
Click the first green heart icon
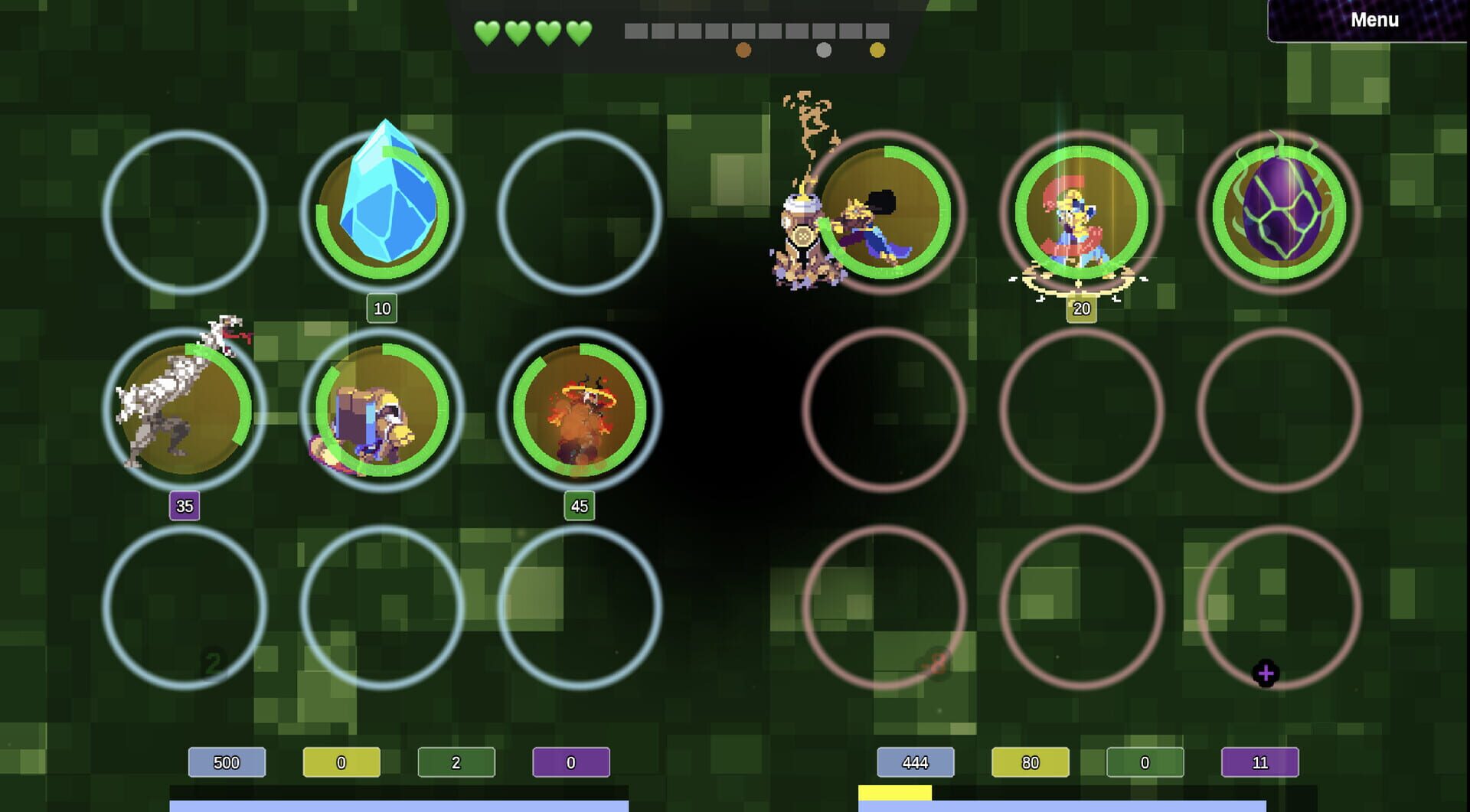[x=485, y=33]
